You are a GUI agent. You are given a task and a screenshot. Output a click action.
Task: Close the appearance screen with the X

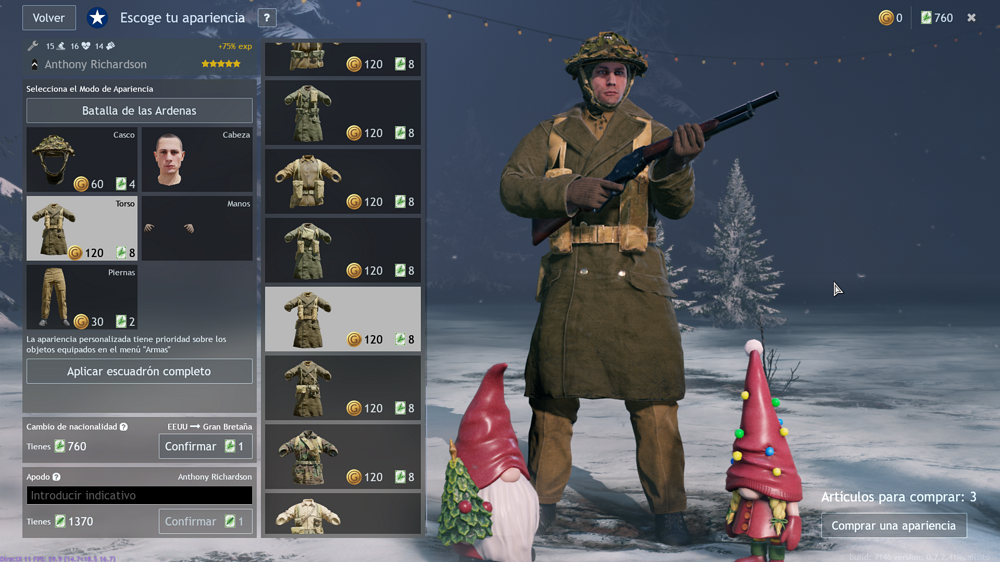(x=971, y=18)
